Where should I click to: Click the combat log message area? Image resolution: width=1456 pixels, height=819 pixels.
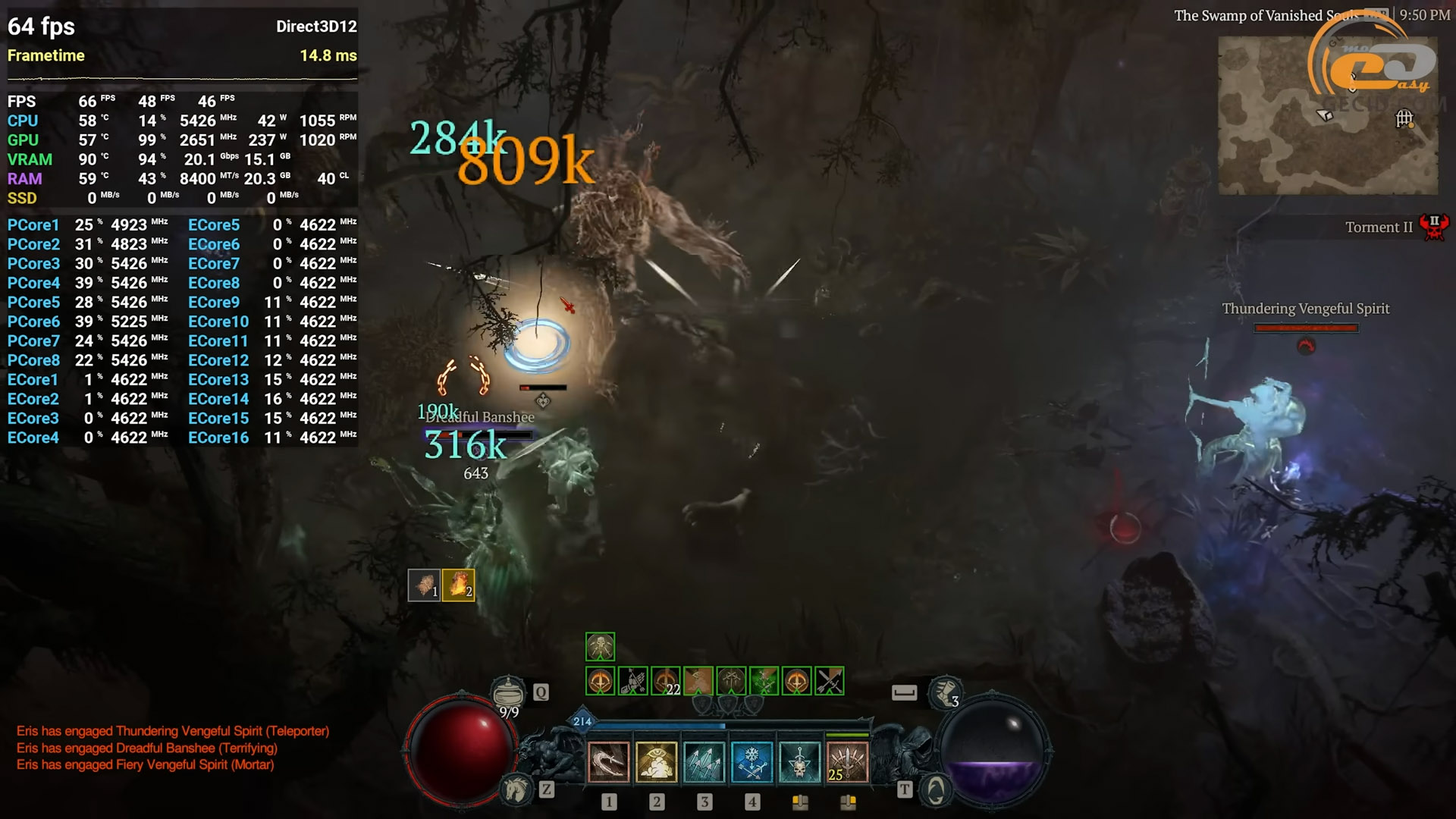[x=173, y=748]
